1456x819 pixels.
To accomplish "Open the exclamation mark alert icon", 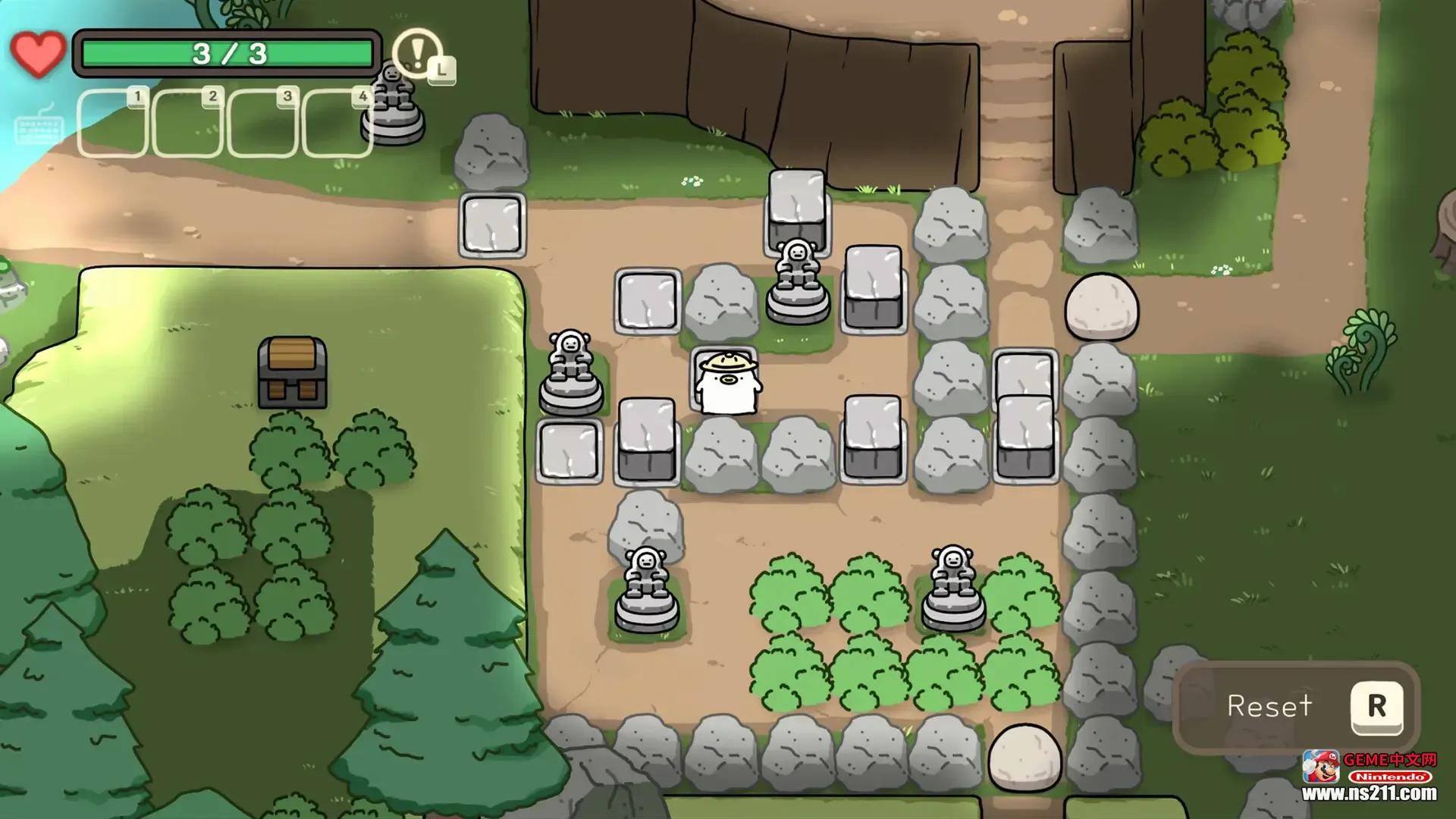I will click(417, 53).
